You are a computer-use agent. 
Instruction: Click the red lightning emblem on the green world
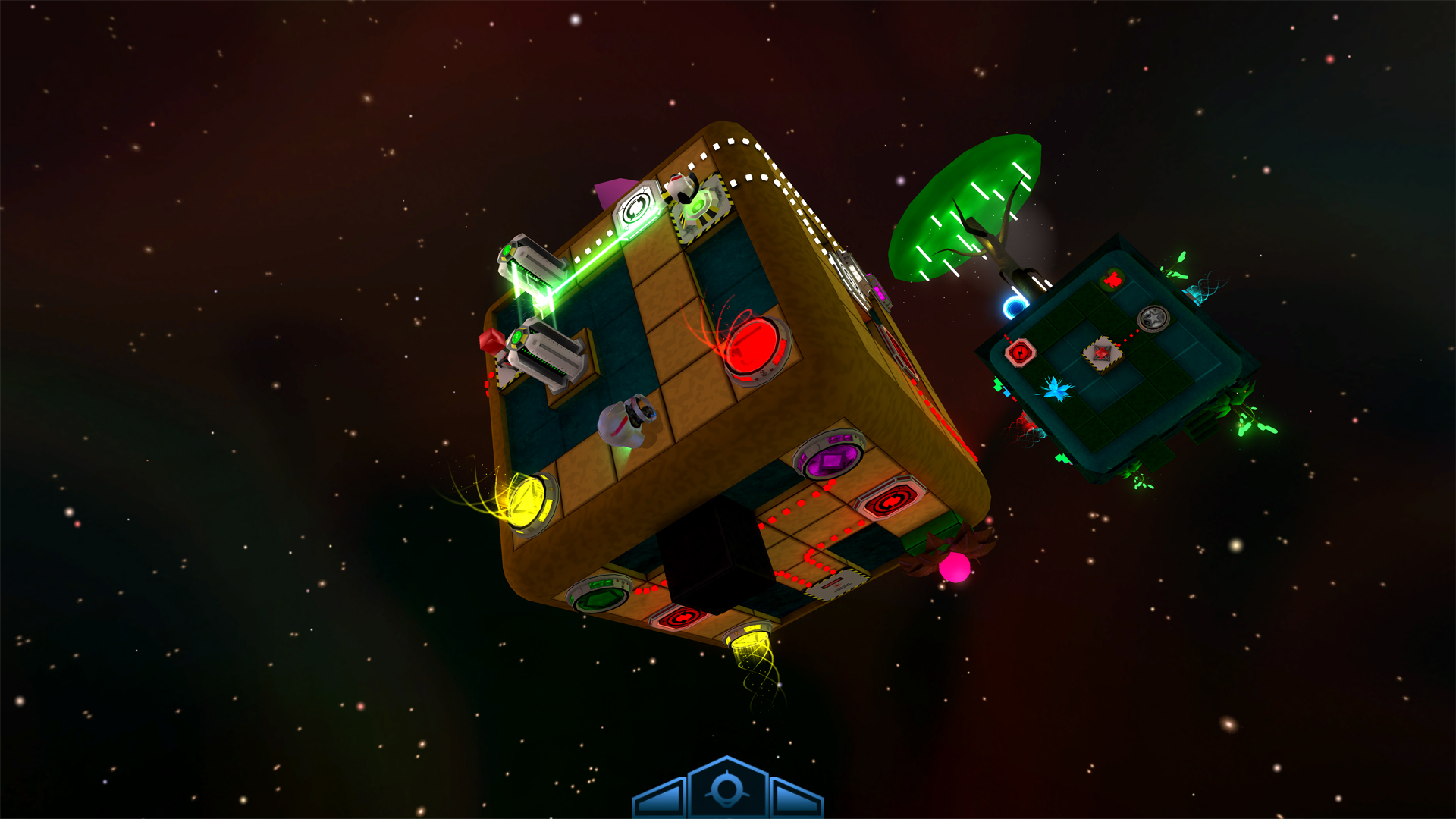[x=1021, y=353]
